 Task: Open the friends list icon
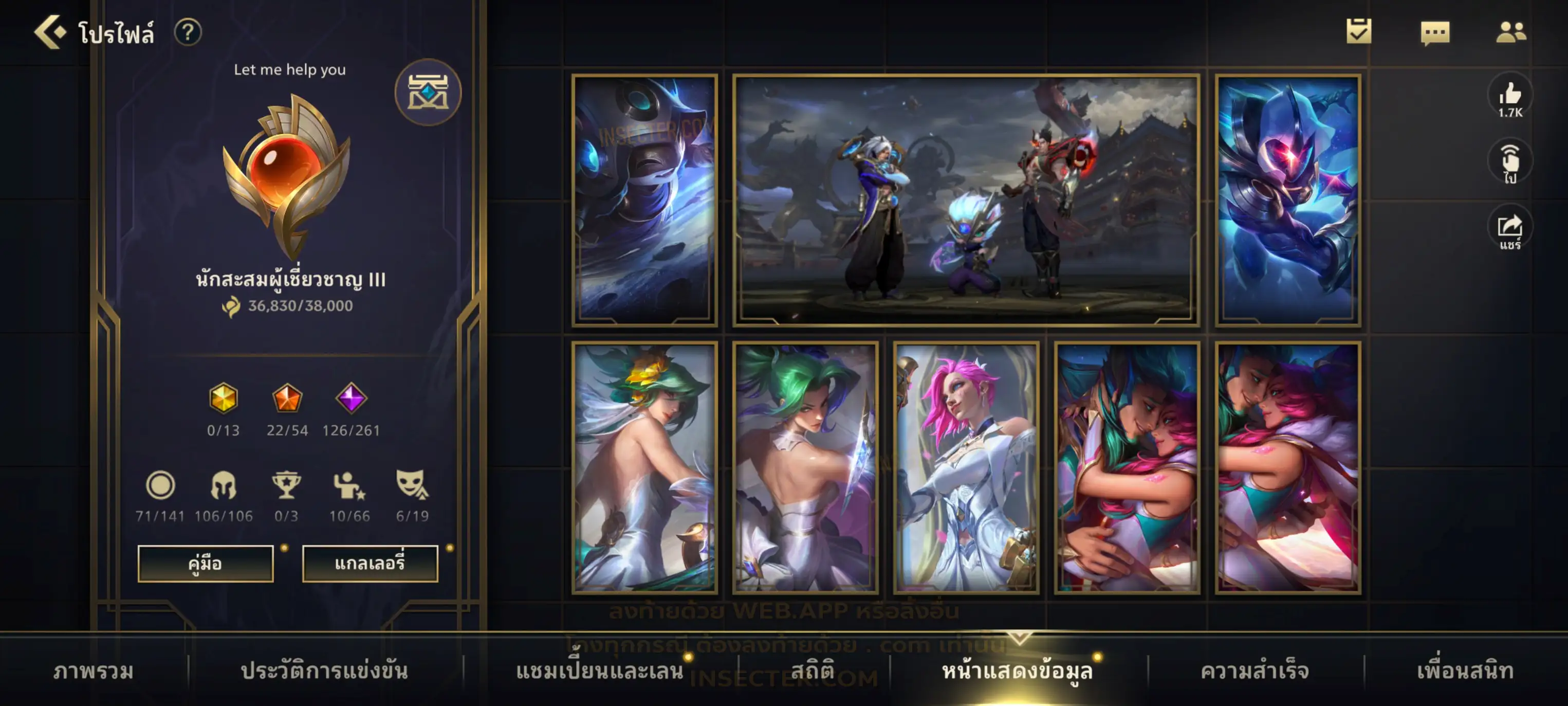(1510, 32)
